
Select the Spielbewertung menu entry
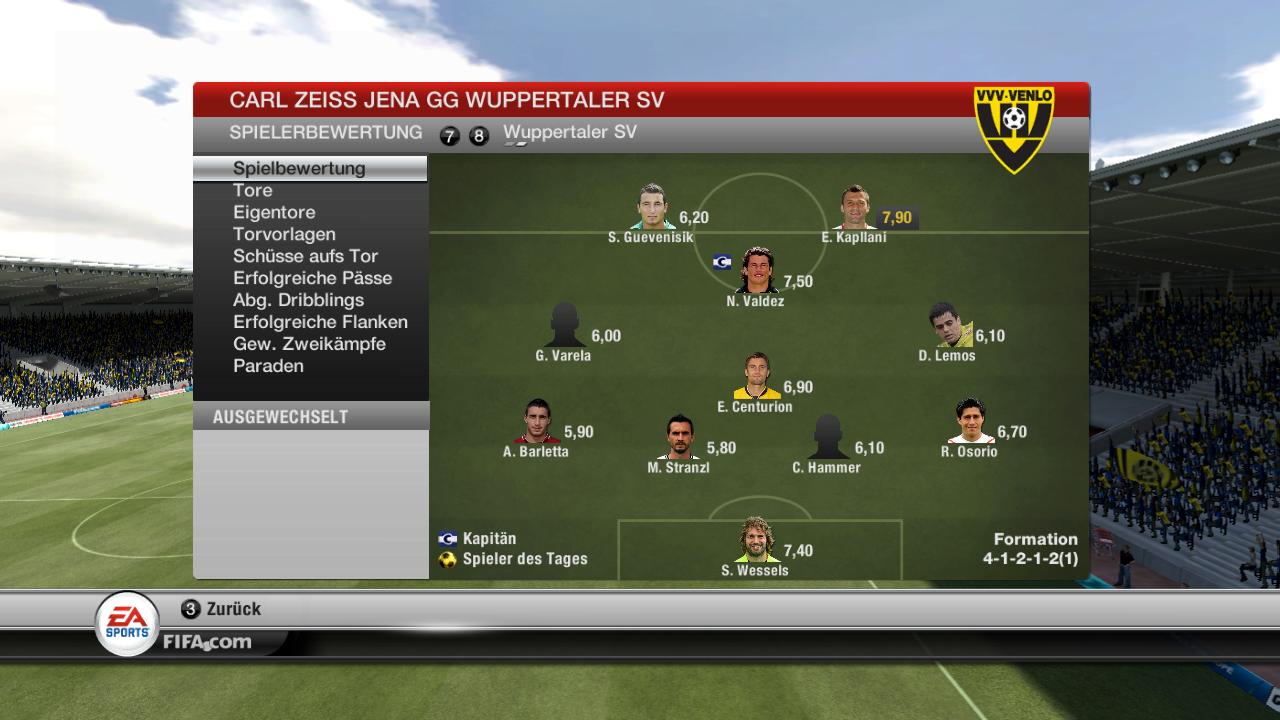click(299, 168)
